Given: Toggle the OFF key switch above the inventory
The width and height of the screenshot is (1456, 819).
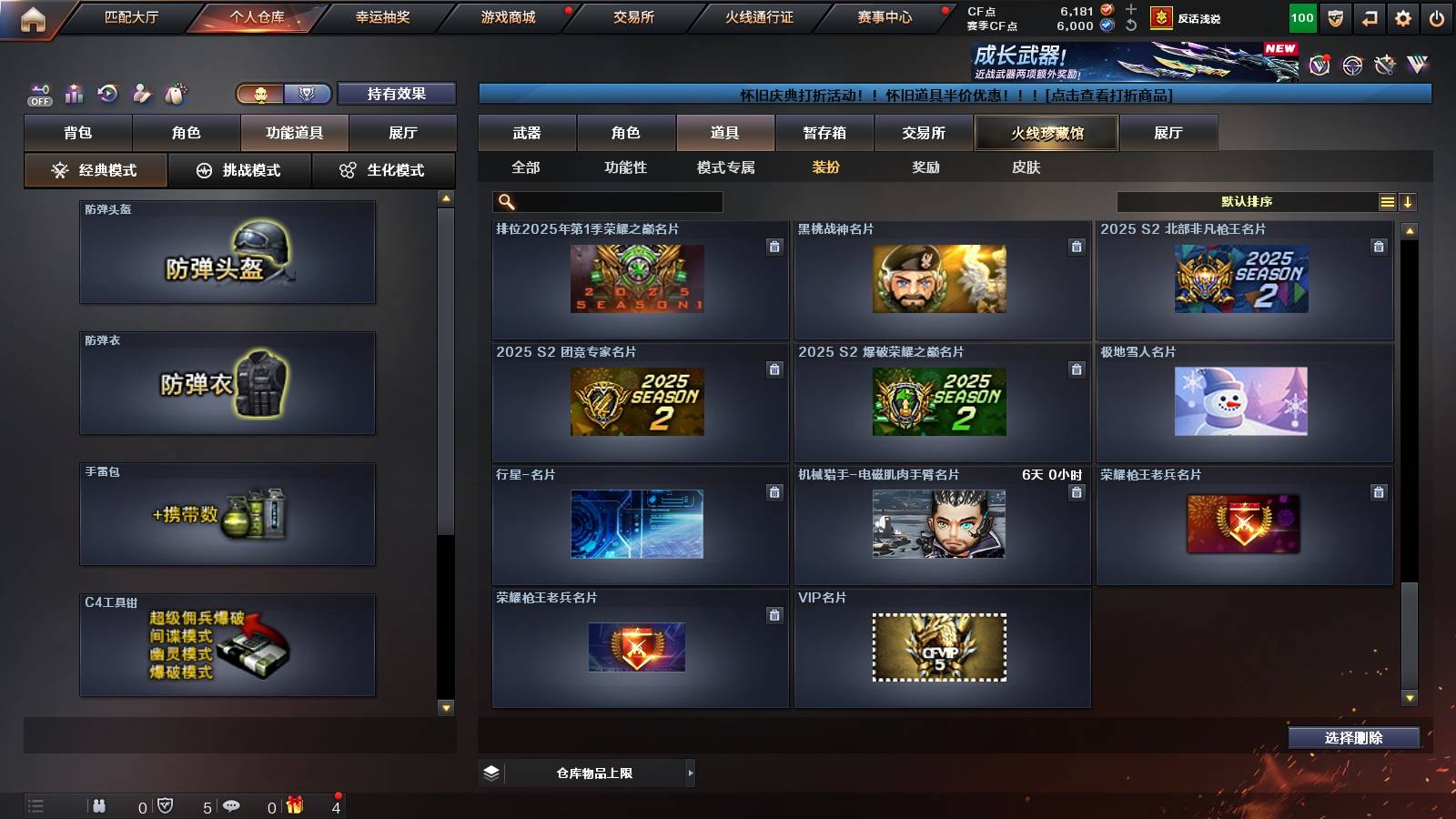Looking at the screenshot, I should tap(36, 91).
